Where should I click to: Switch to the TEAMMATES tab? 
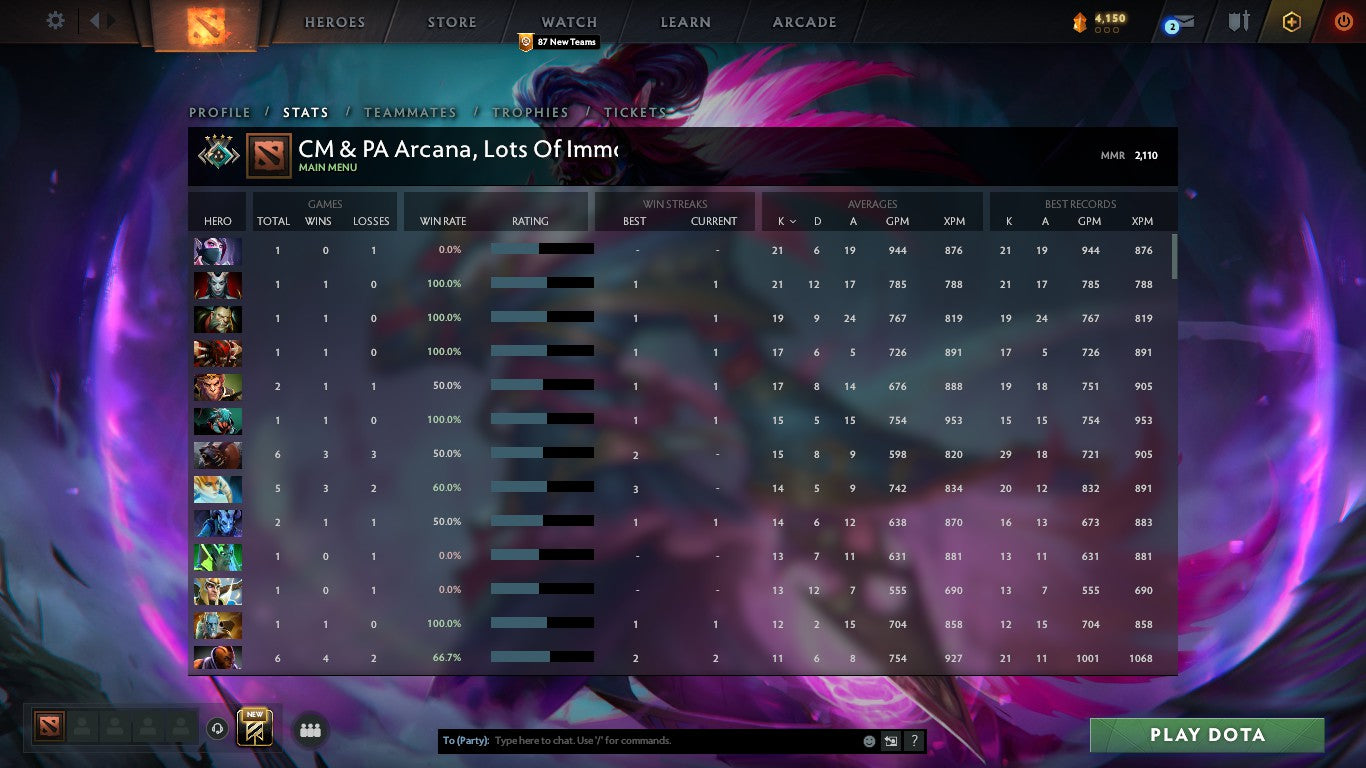(x=409, y=112)
